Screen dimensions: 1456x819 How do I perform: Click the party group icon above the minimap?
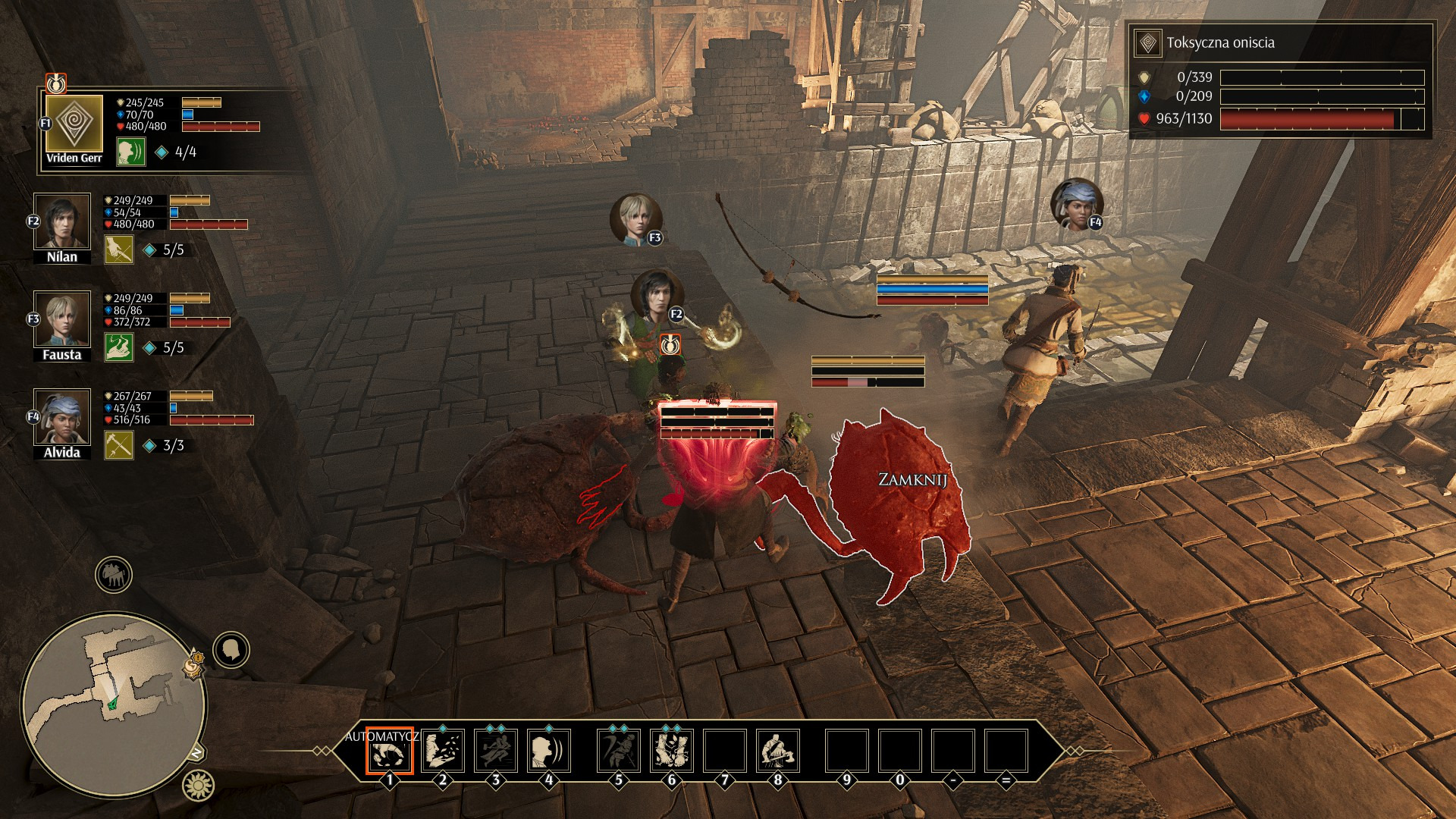[114, 575]
